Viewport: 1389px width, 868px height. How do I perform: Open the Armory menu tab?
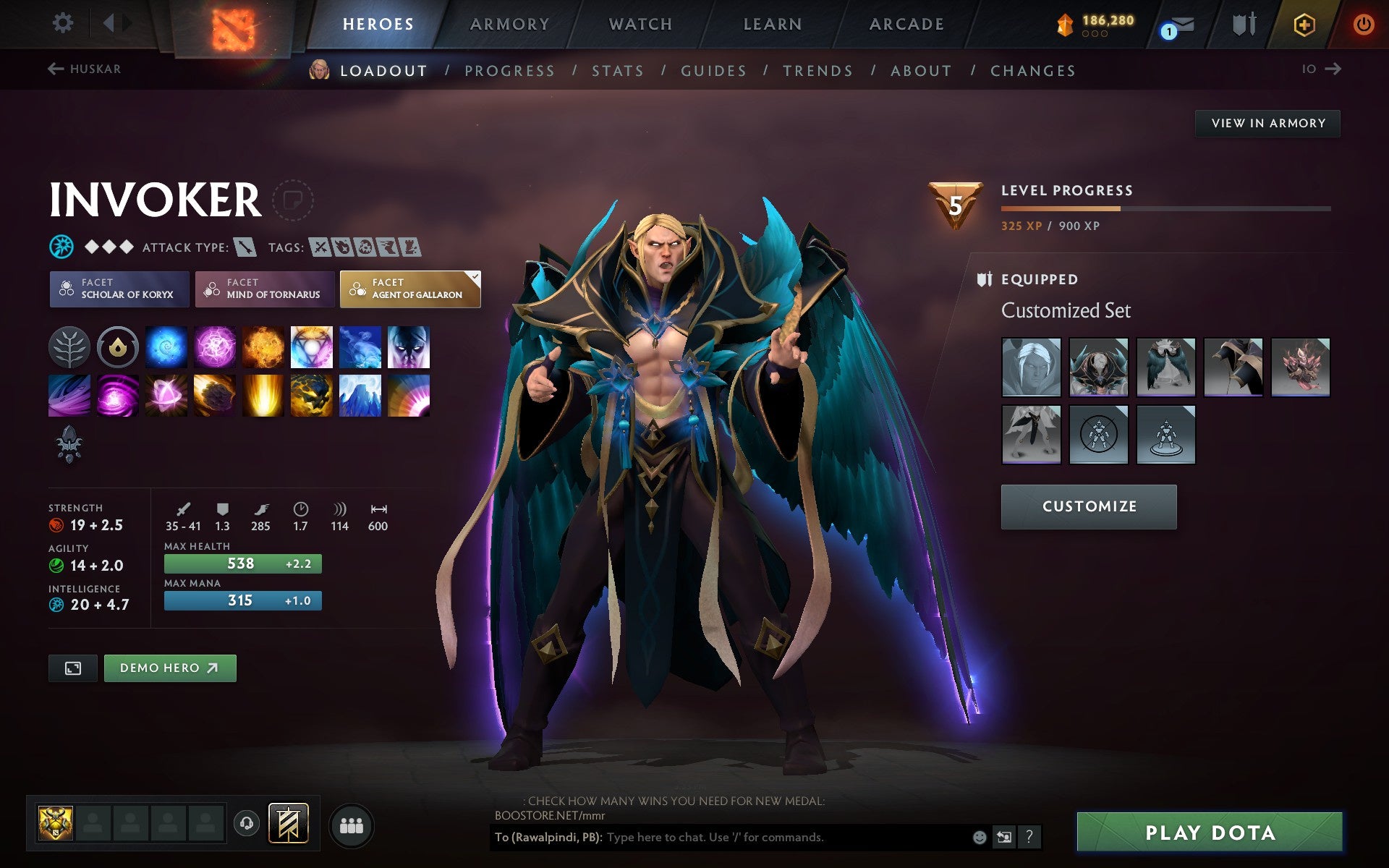tap(509, 23)
